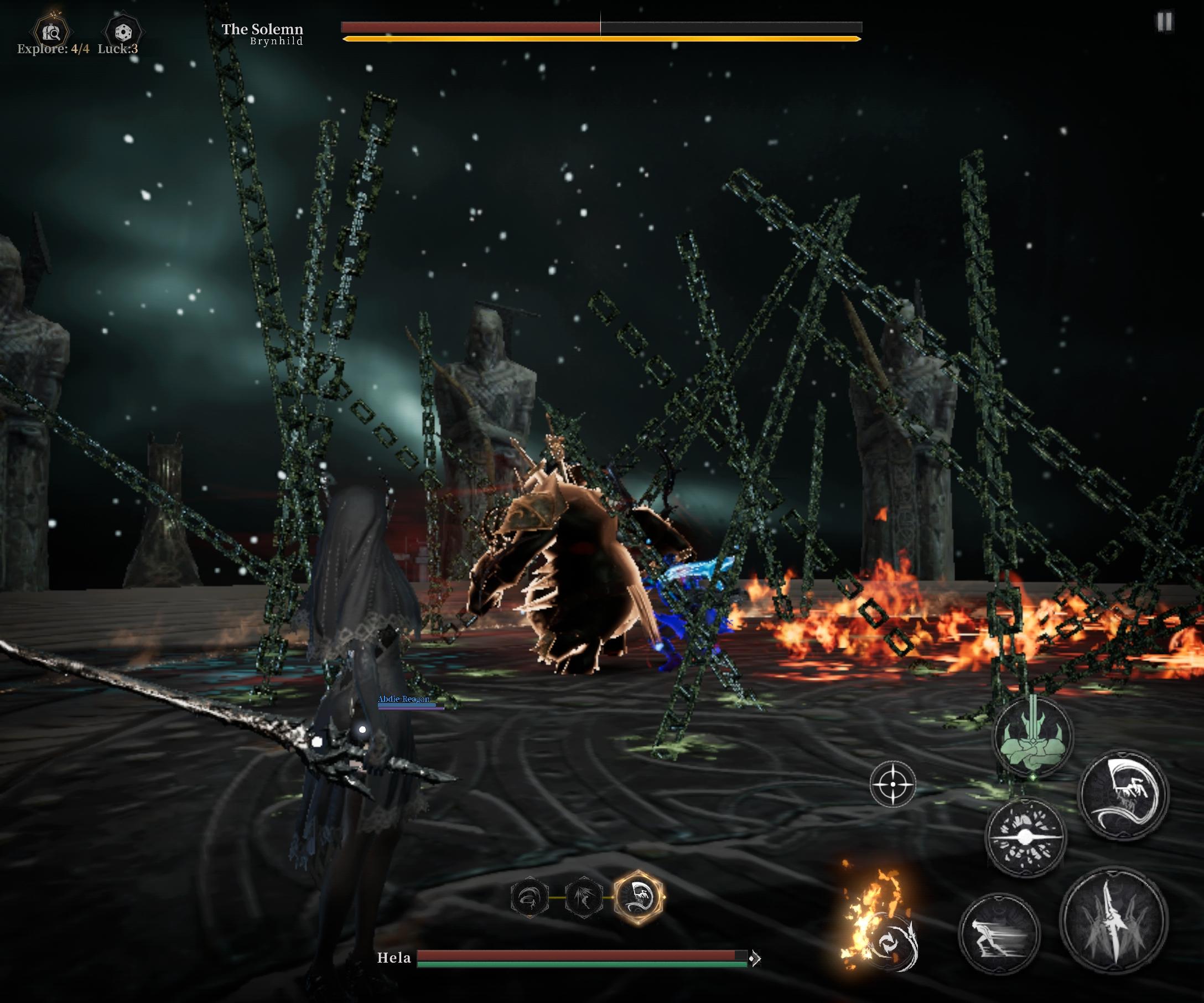Select the downward strike combo hexagon

[x=584, y=897]
